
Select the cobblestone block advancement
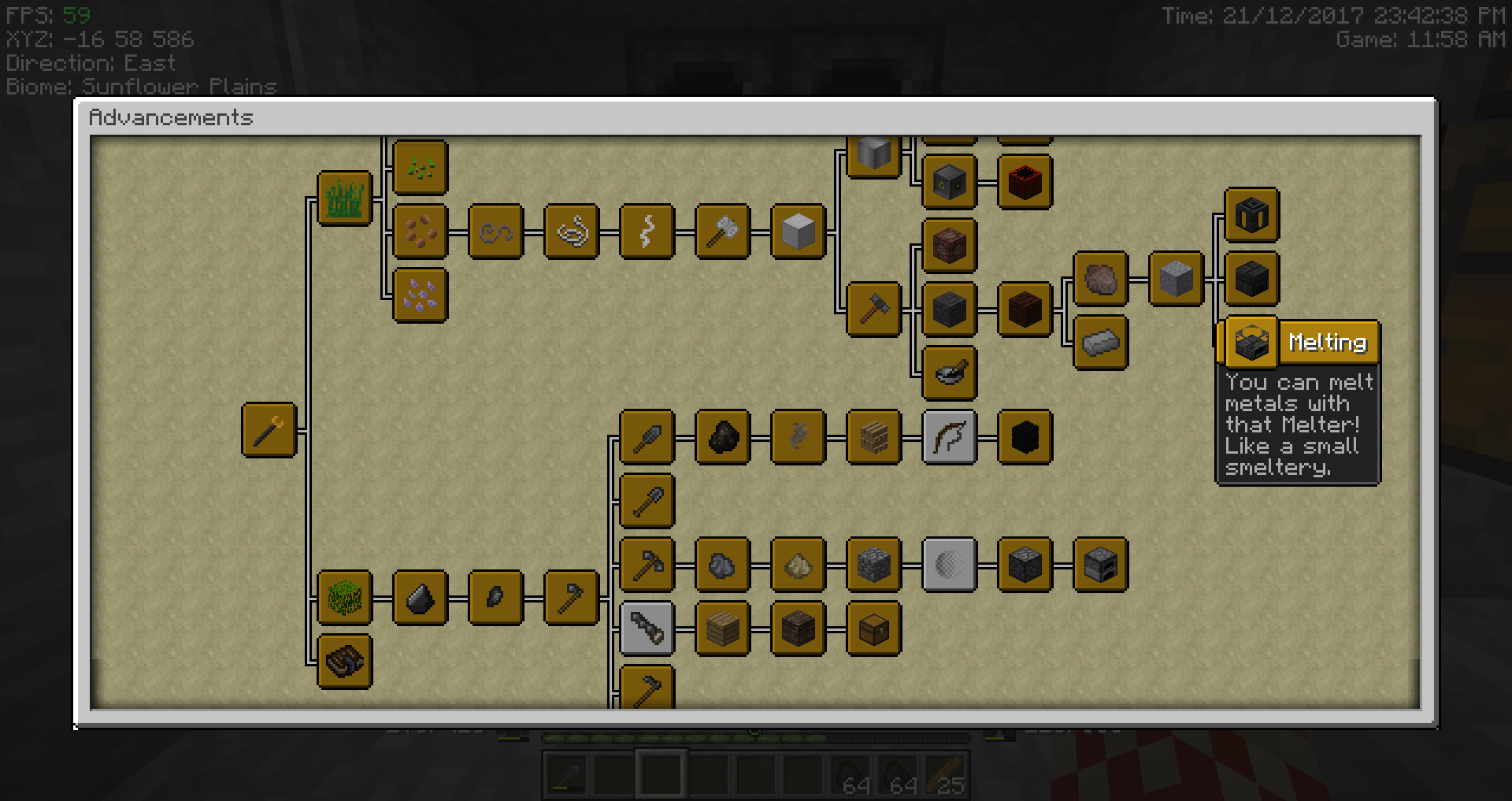pos(873,565)
